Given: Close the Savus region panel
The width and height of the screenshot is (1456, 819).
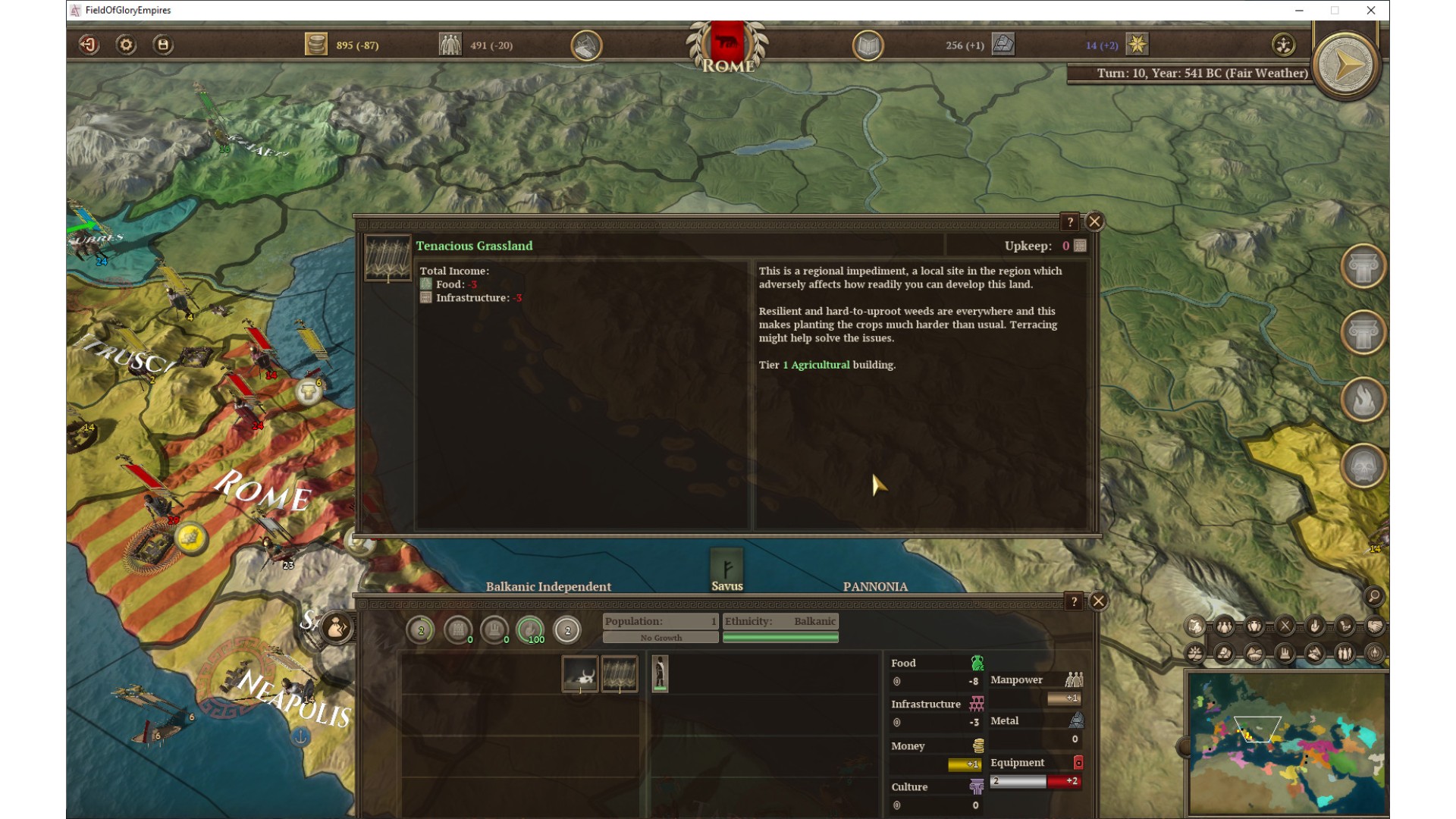Looking at the screenshot, I should click(1098, 601).
